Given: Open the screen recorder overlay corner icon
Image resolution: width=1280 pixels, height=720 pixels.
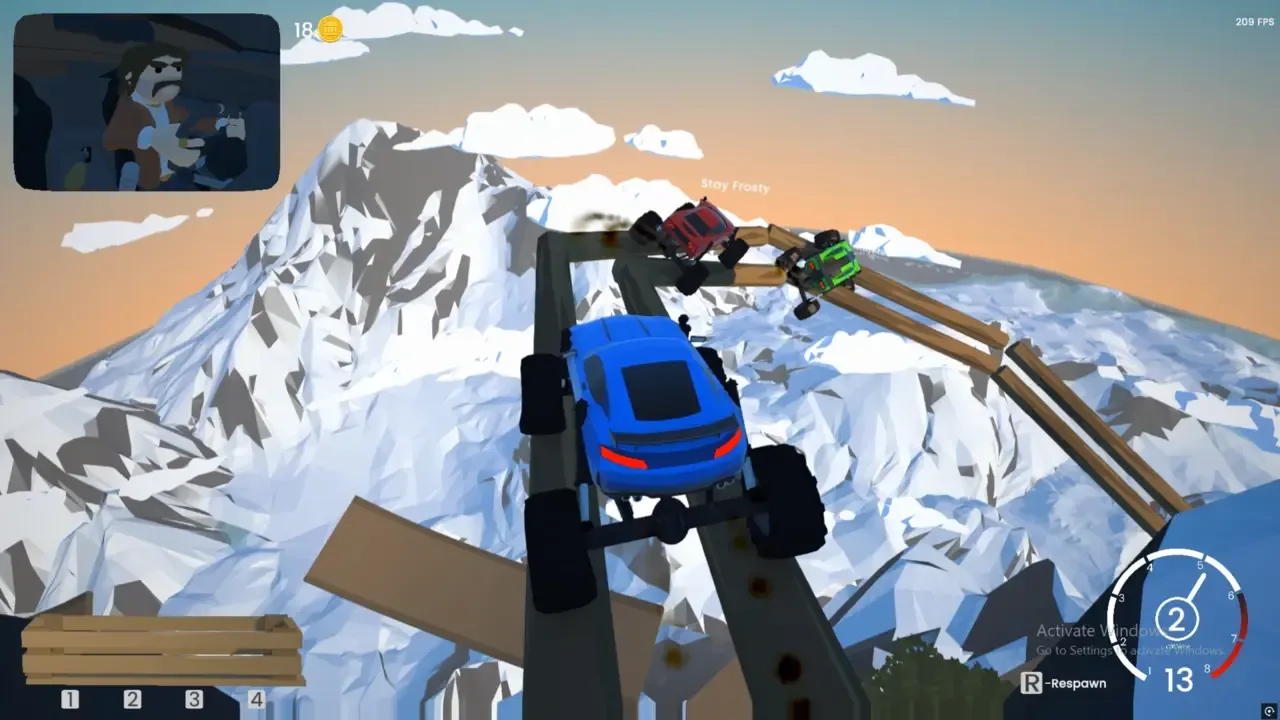Looking at the screenshot, I should 1269,710.
